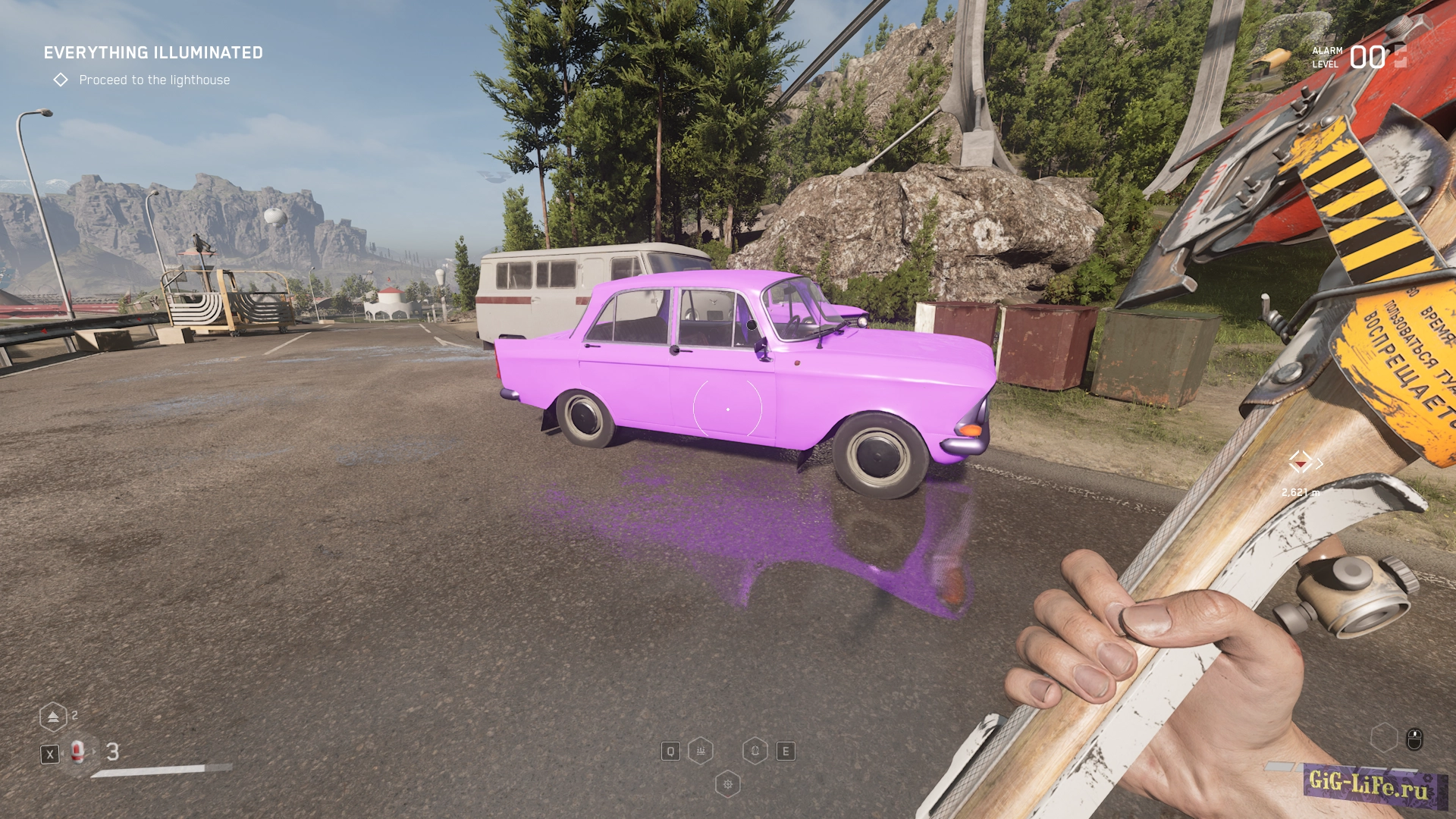This screenshot has width=1456, height=819.
Task: Click the hexagon with double up-arrows
Action: [53, 717]
